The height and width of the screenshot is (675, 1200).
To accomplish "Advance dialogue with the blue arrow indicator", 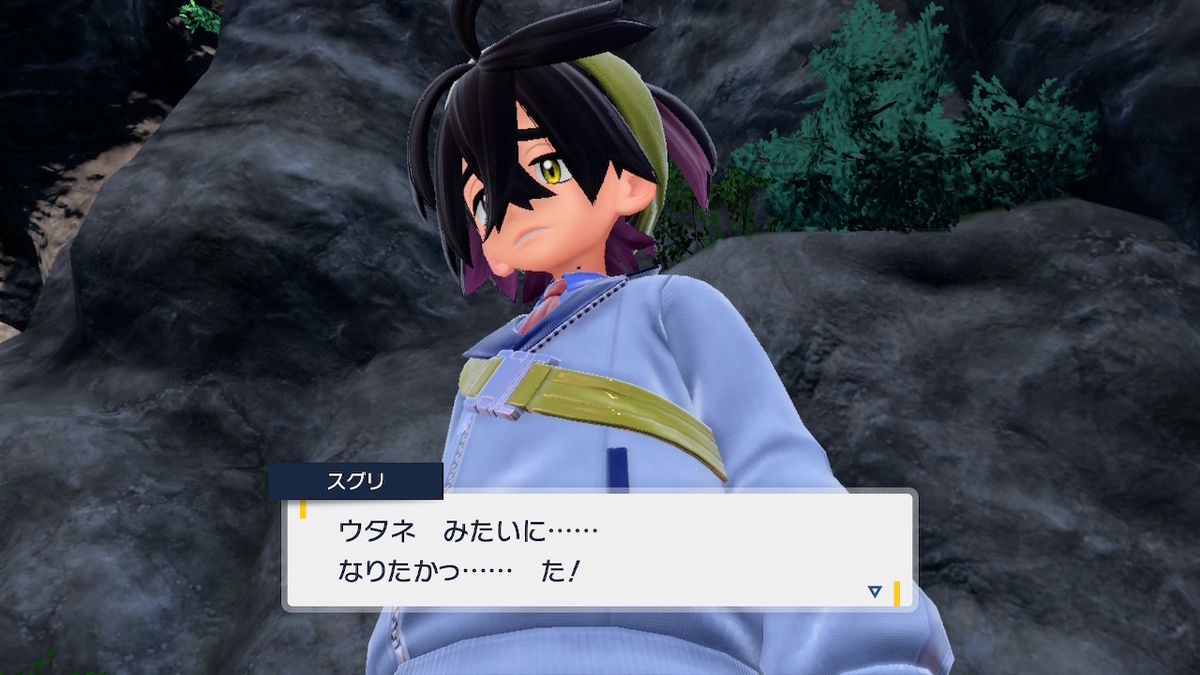I will (x=875, y=592).
